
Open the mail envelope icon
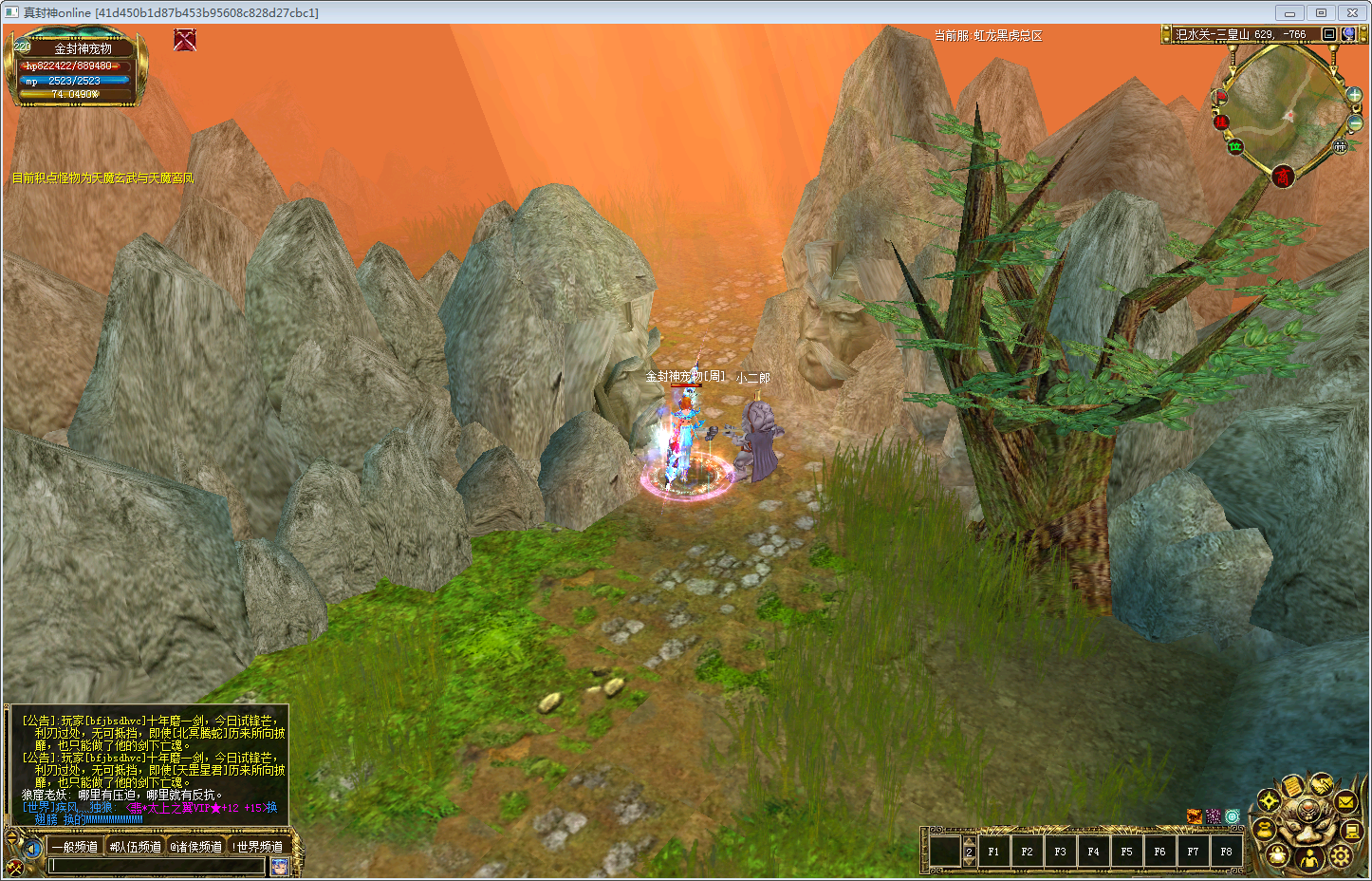1345,802
